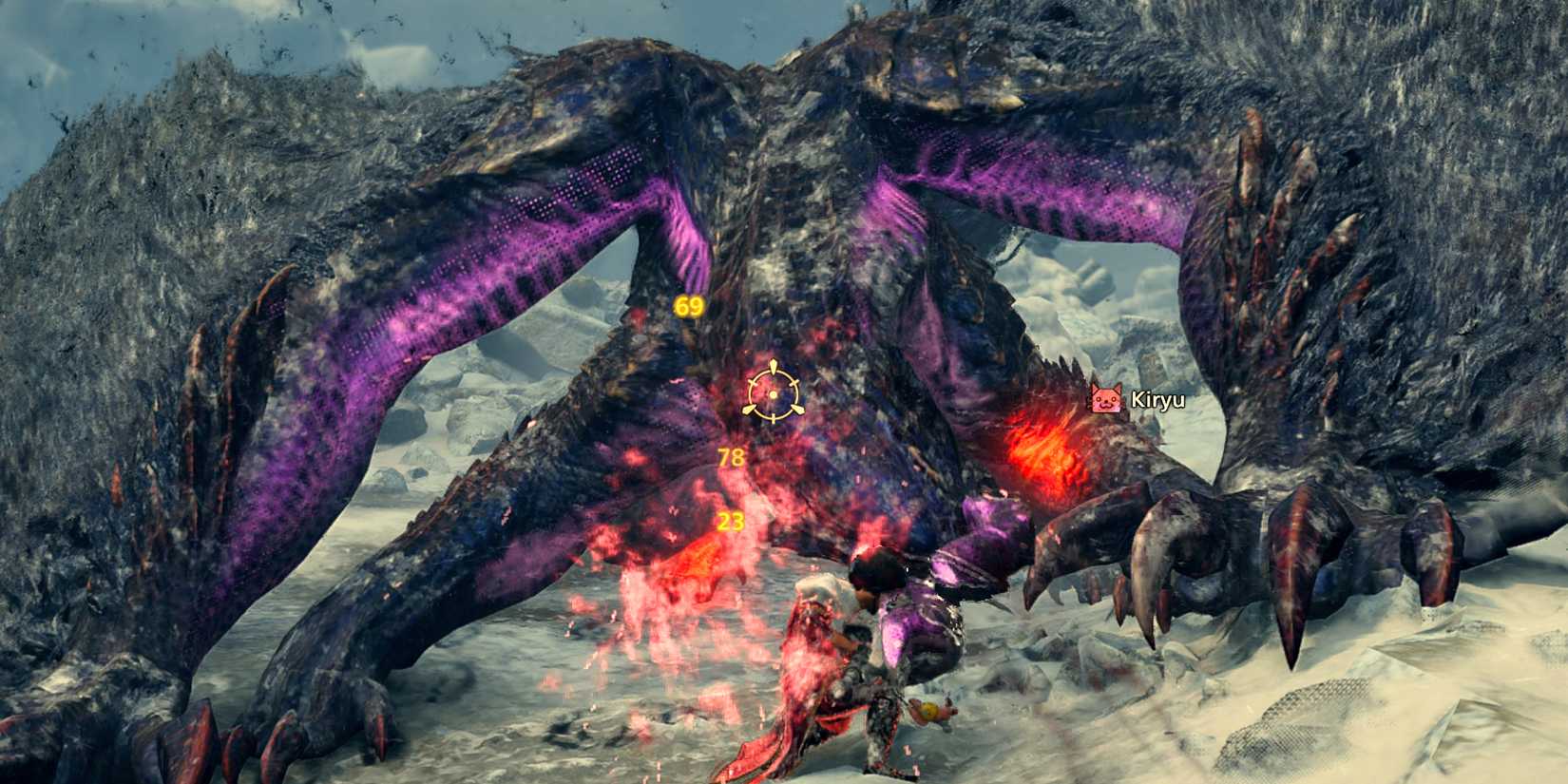The image size is (1568, 784).
Task: Click the reticle's top arrow marker
Action: tap(773, 364)
